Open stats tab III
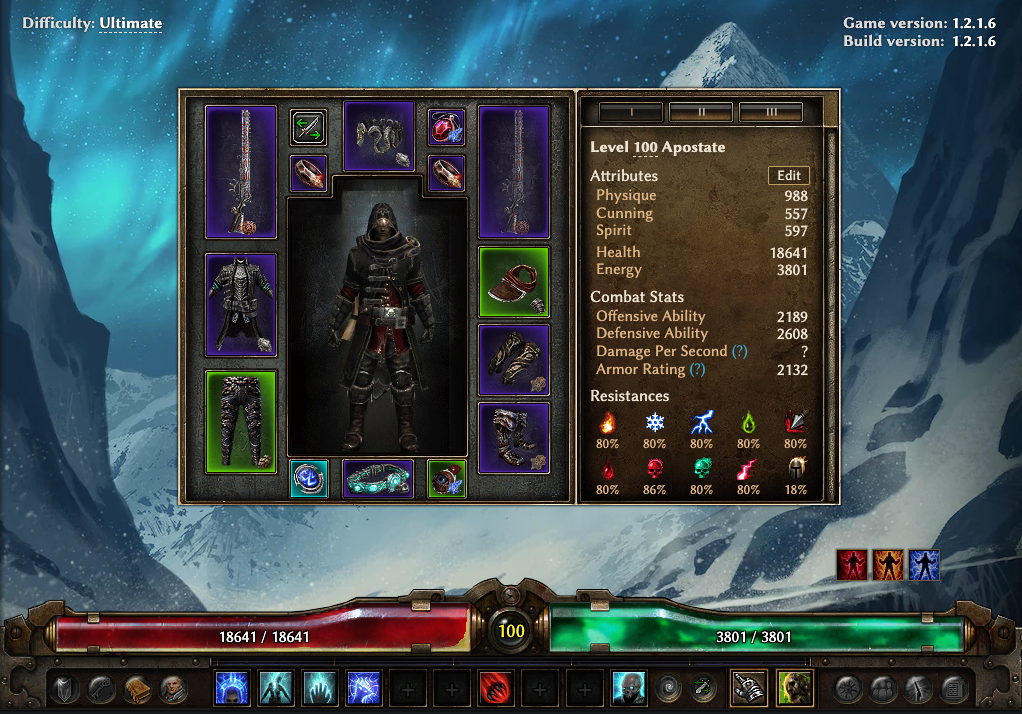1022x714 pixels. click(771, 112)
